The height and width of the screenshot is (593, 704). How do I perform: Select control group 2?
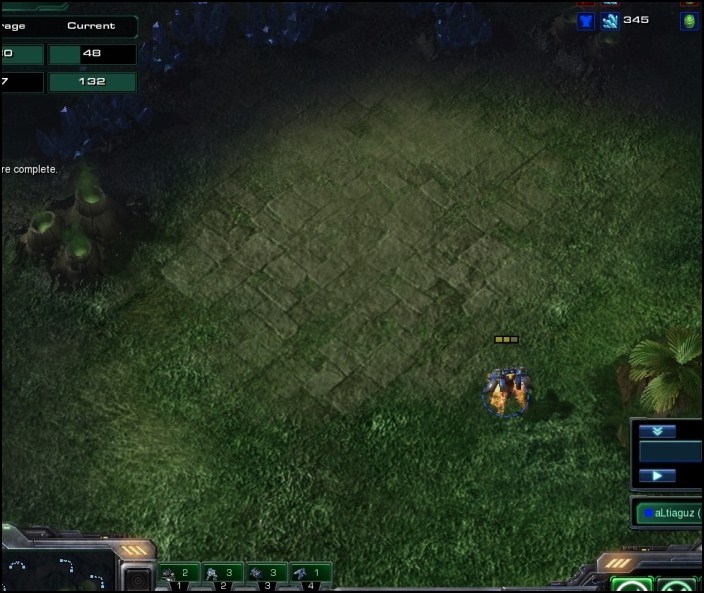[224, 574]
